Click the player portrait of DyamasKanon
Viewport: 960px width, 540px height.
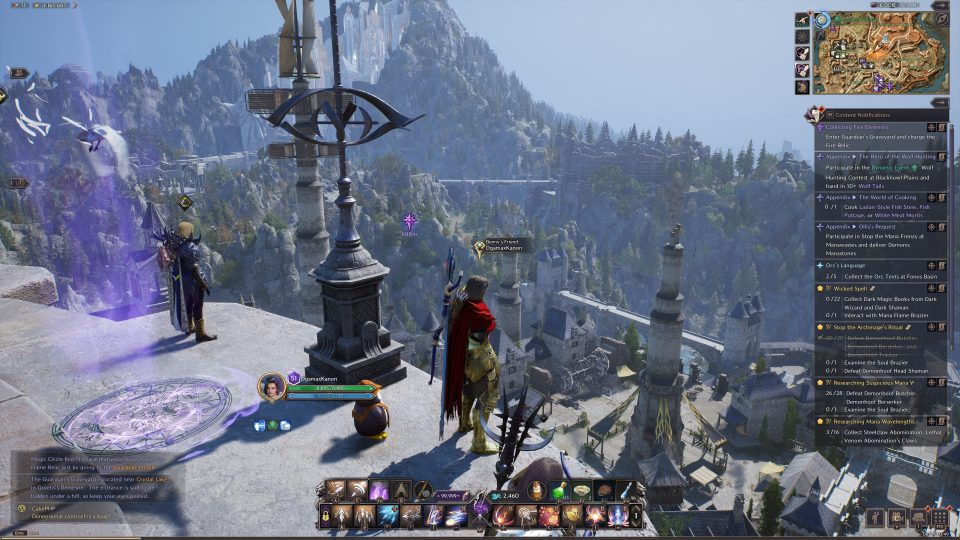coord(270,386)
